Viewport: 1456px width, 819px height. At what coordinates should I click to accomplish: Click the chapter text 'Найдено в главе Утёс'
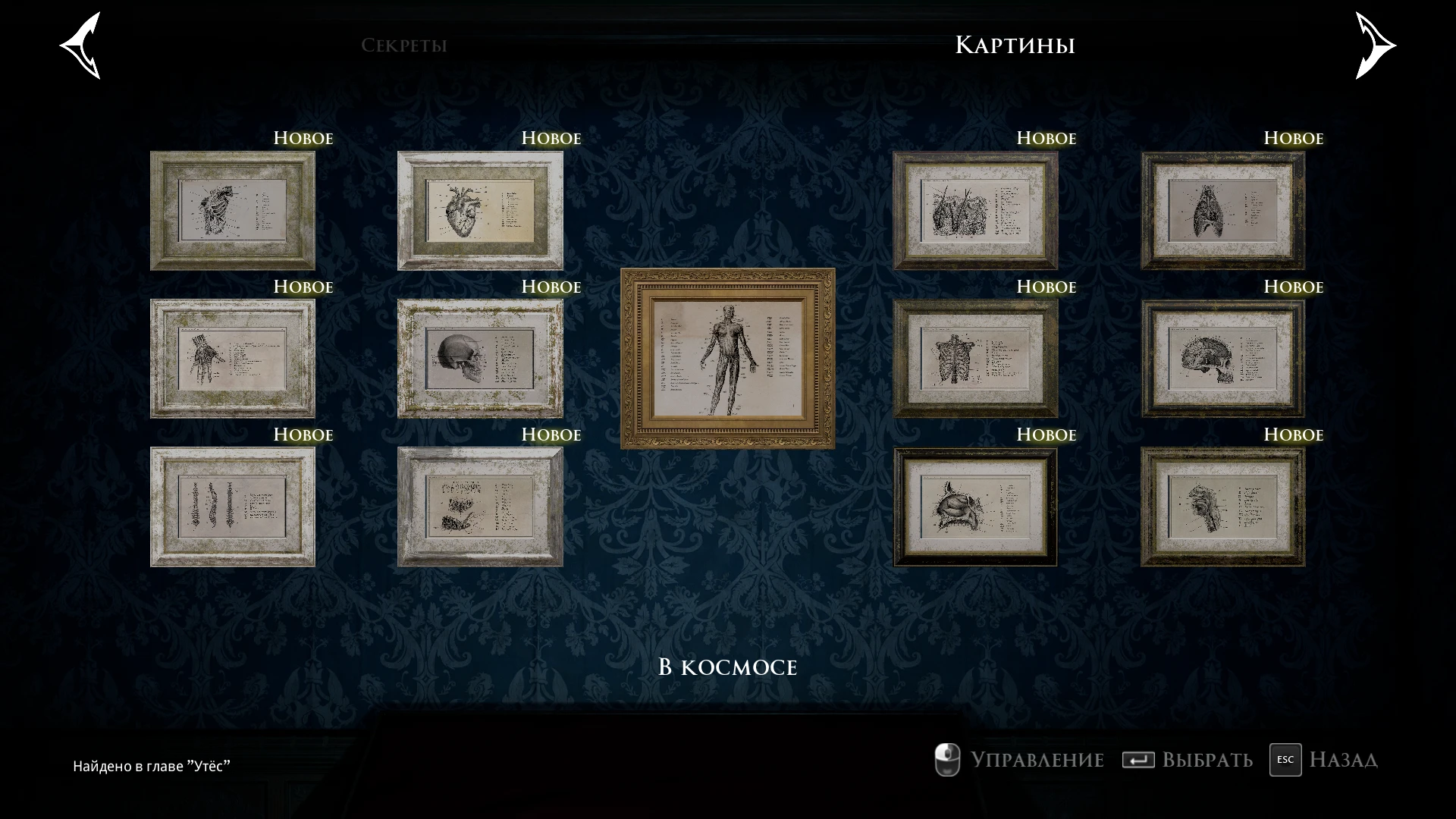coord(152,765)
